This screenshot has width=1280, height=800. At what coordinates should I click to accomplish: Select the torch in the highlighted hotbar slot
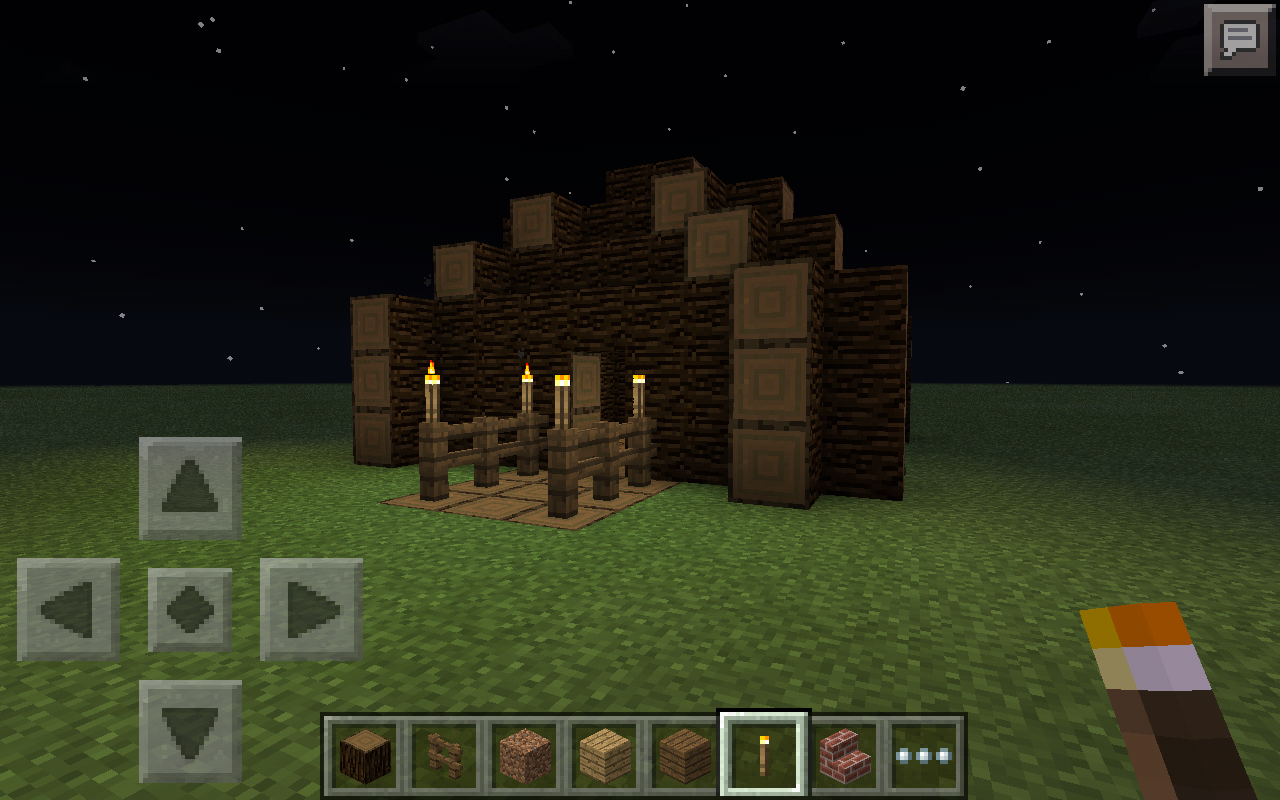coord(761,756)
